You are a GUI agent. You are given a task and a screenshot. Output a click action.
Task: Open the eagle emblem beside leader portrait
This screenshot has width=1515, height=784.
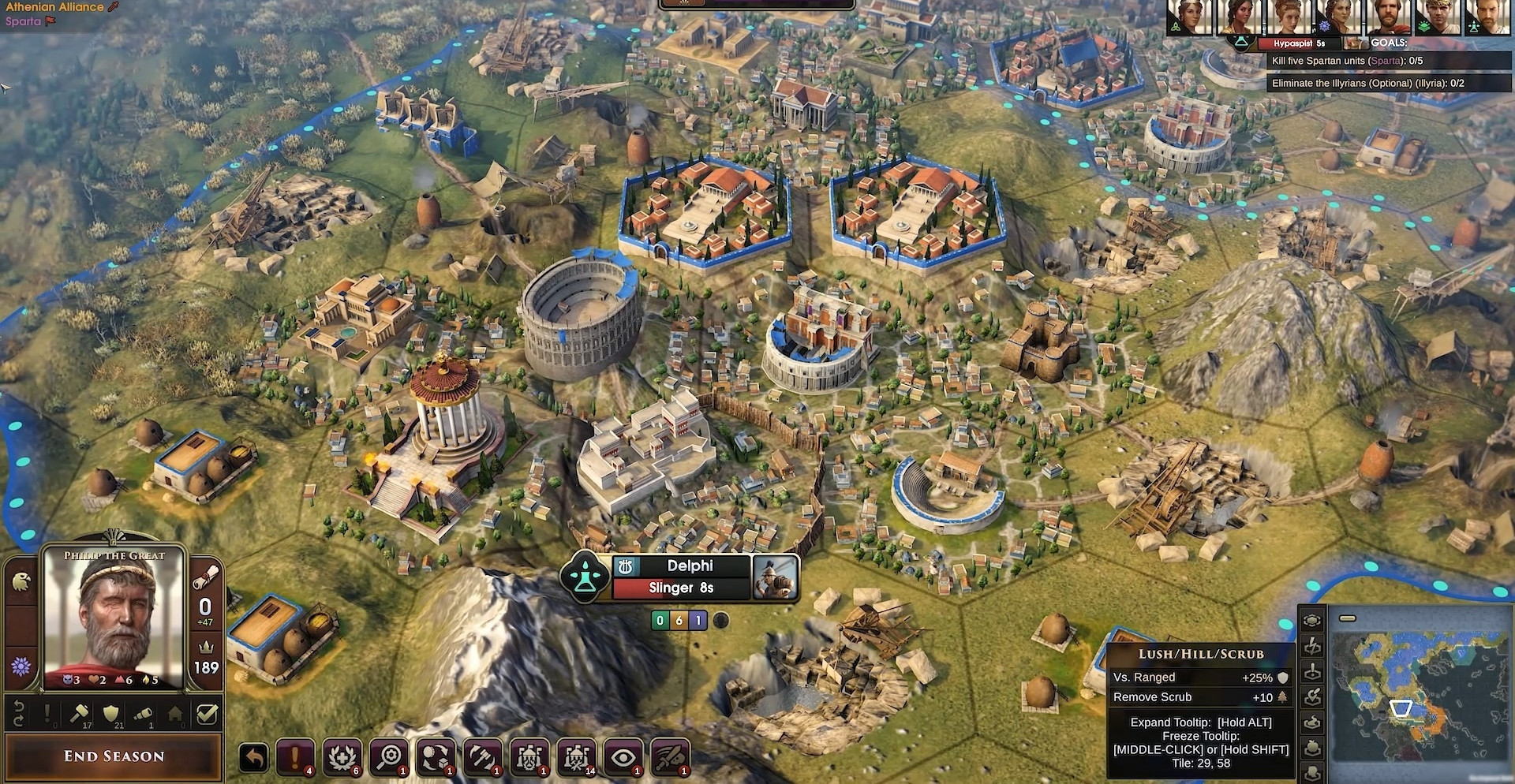21,582
